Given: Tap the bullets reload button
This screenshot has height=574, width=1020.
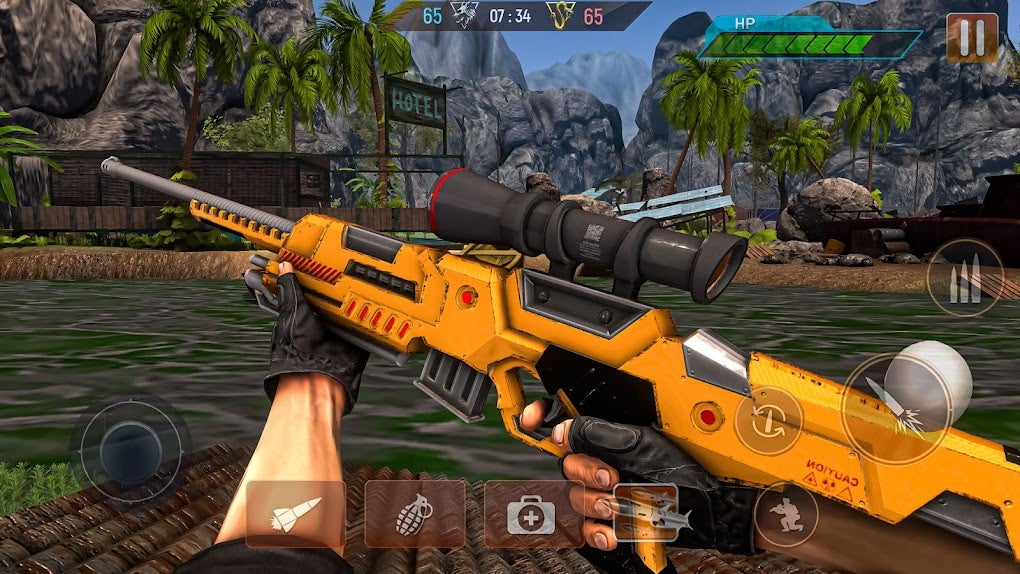Looking at the screenshot, I should coord(965,278).
